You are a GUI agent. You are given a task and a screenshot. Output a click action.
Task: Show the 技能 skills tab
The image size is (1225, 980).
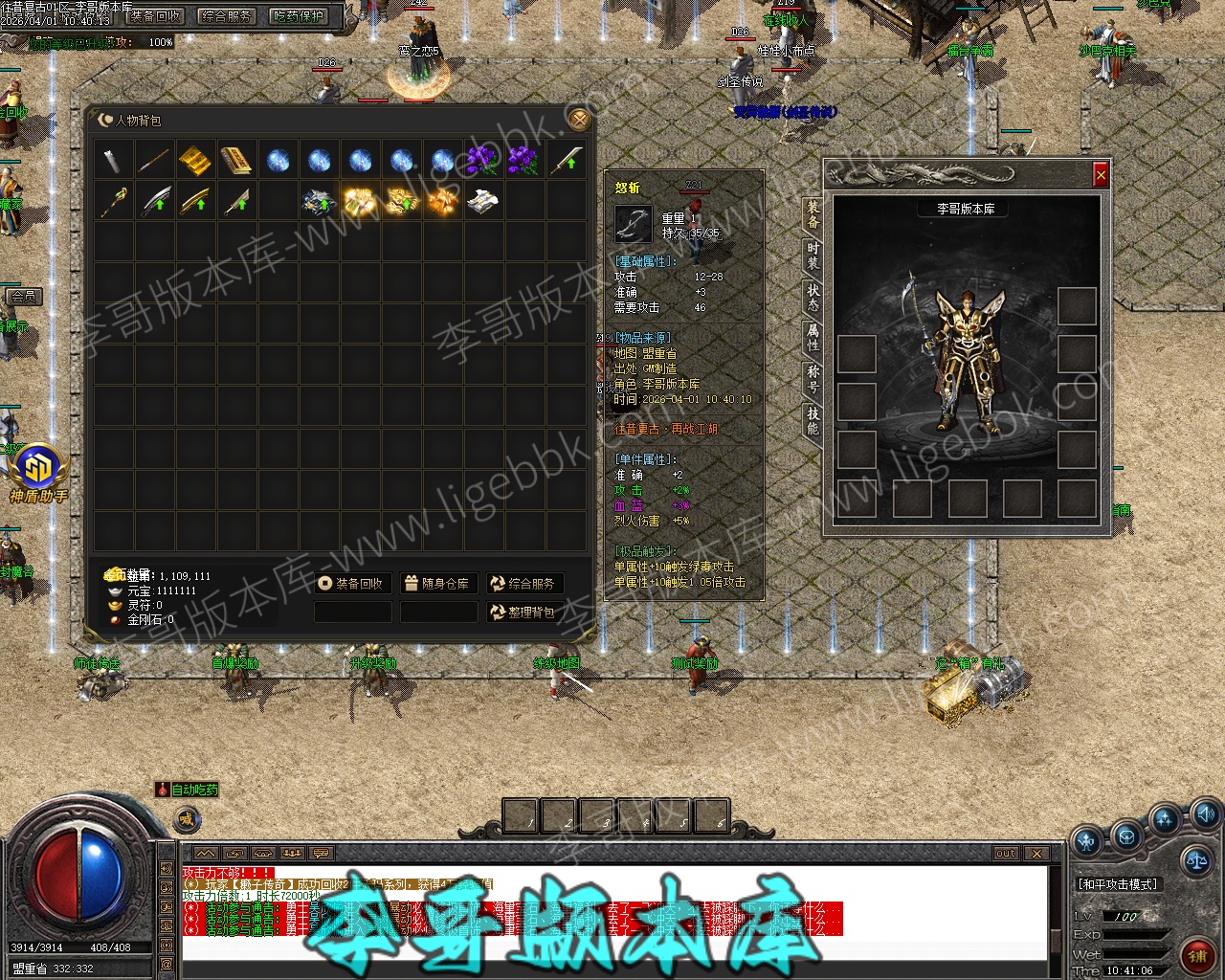click(813, 420)
